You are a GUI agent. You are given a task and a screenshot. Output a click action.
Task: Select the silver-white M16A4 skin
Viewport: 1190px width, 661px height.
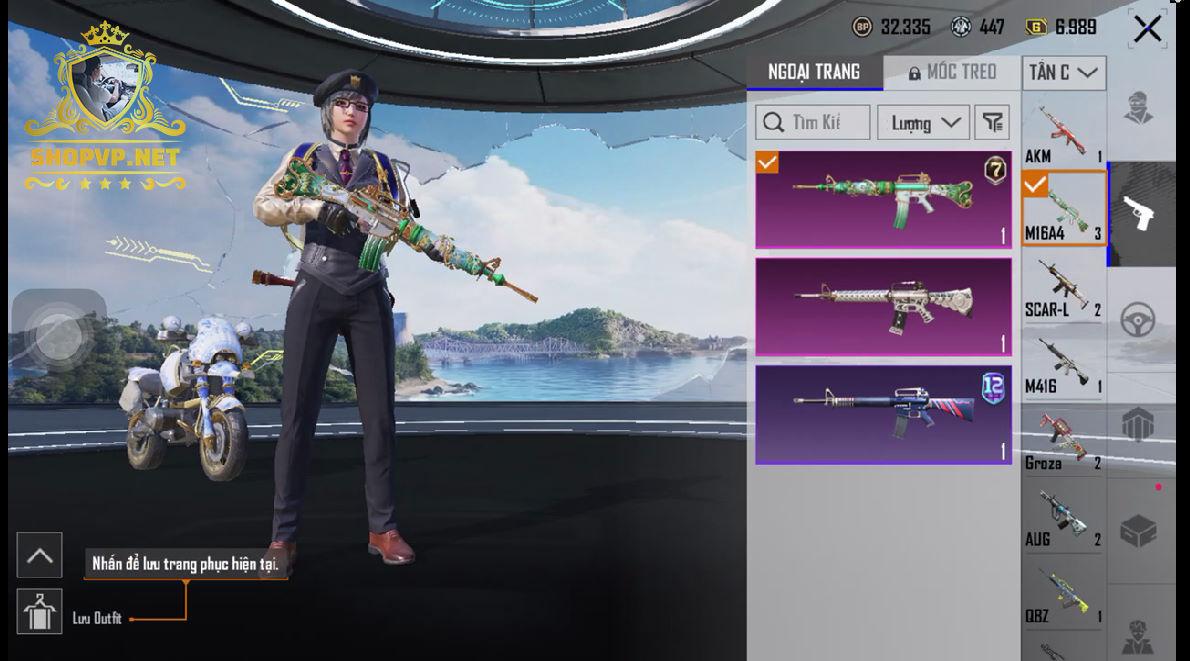point(883,306)
